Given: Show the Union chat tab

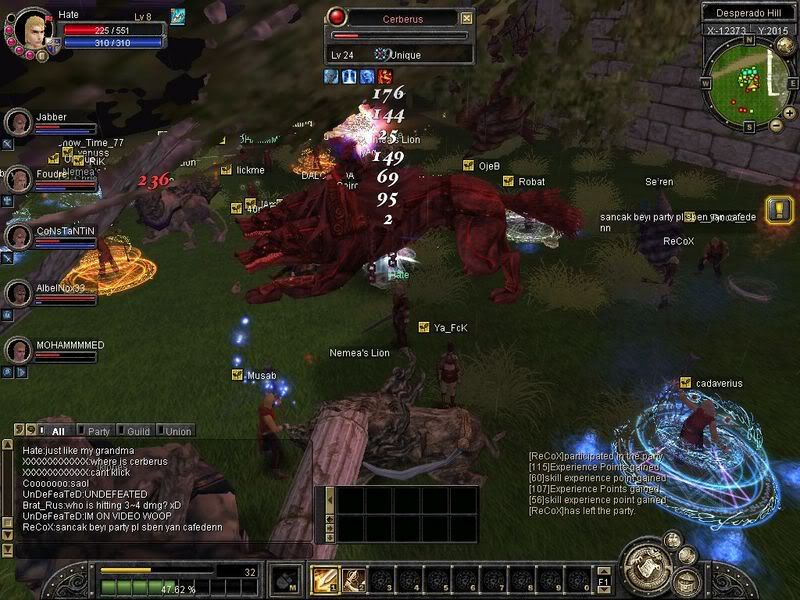Looking at the screenshot, I should (x=179, y=431).
